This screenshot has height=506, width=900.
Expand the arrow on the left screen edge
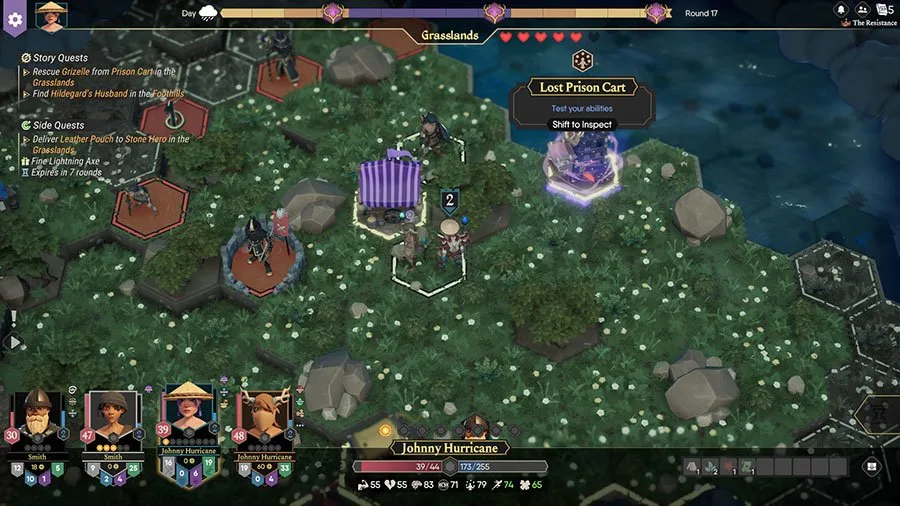(14, 342)
